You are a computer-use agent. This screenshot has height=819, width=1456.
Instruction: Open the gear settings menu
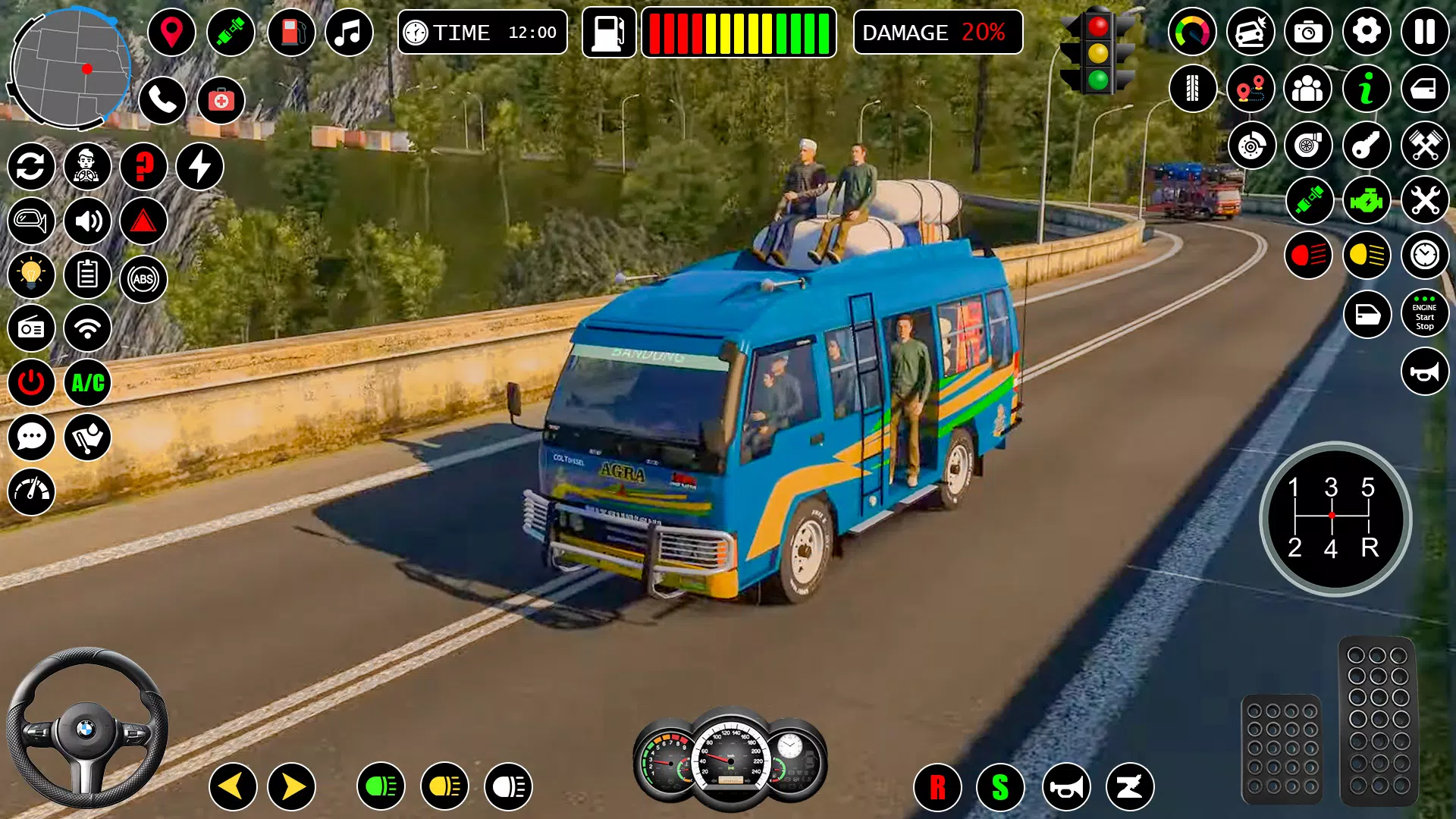tap(1367, 32)
